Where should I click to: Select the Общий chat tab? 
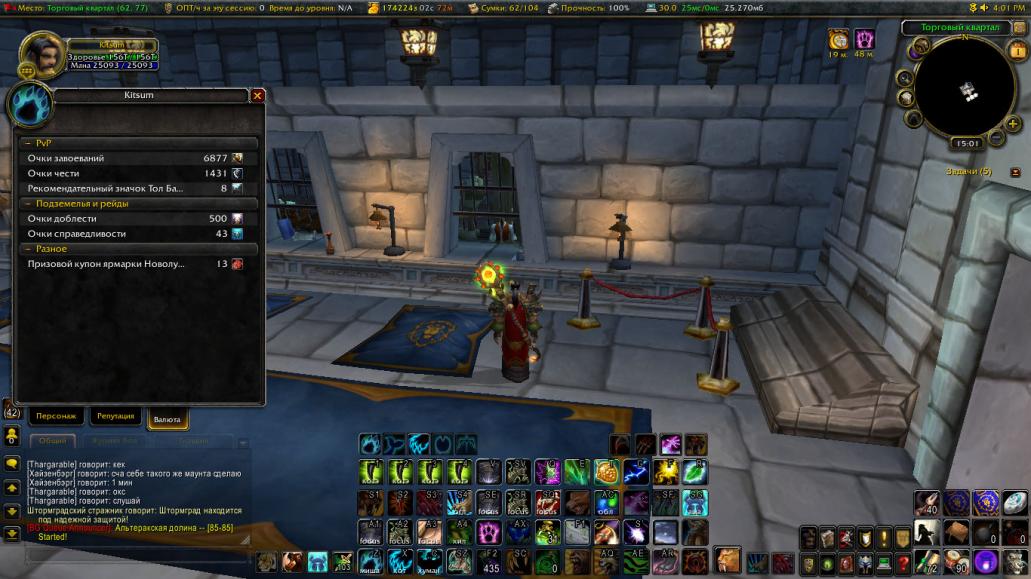53,440
